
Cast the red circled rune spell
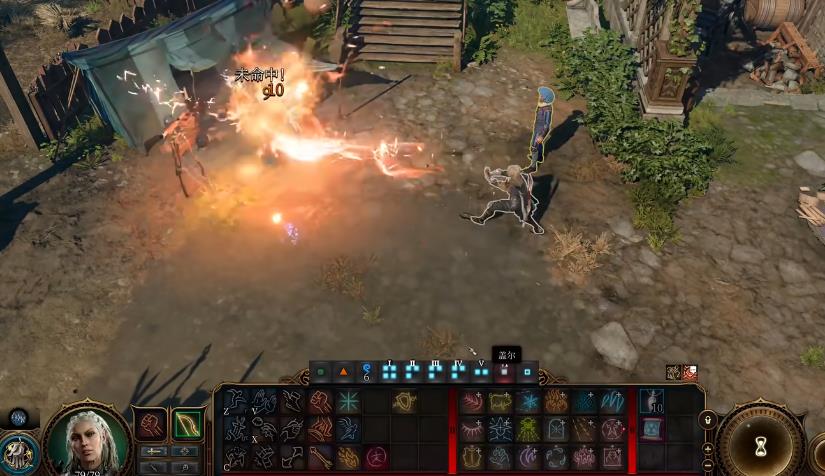pyautogui.click(x=375, y=457)
